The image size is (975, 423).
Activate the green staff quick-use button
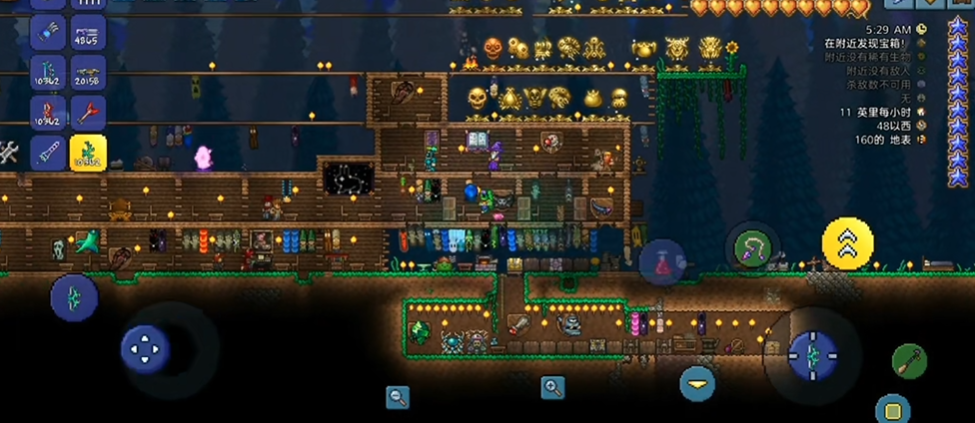[909, 360]
